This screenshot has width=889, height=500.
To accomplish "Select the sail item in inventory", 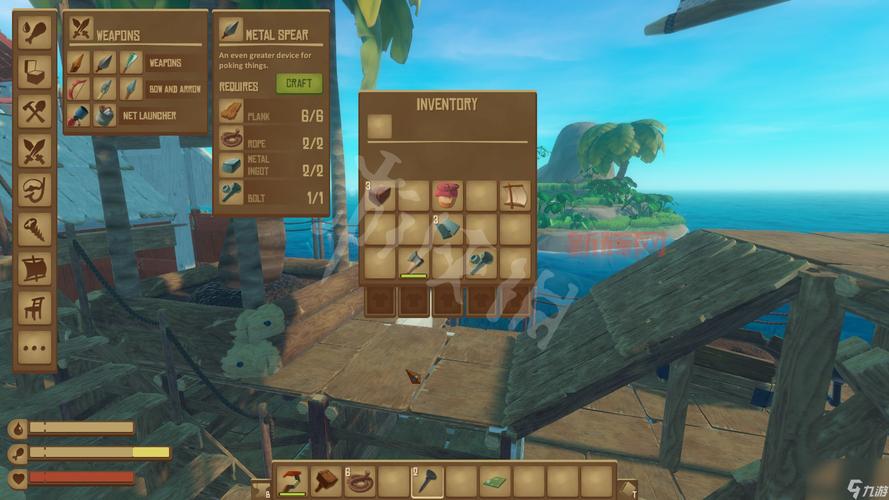I will (x=514, y=195).
